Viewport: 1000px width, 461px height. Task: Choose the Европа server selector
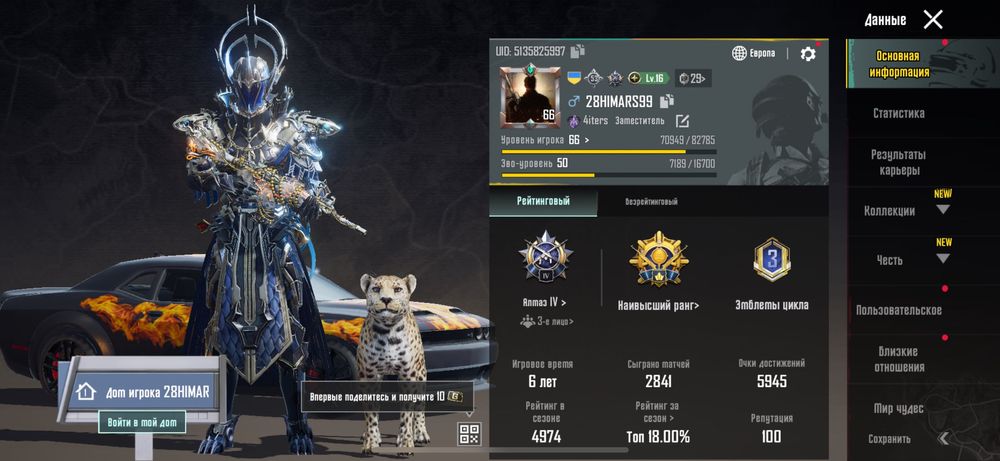[x=754, y=53]
